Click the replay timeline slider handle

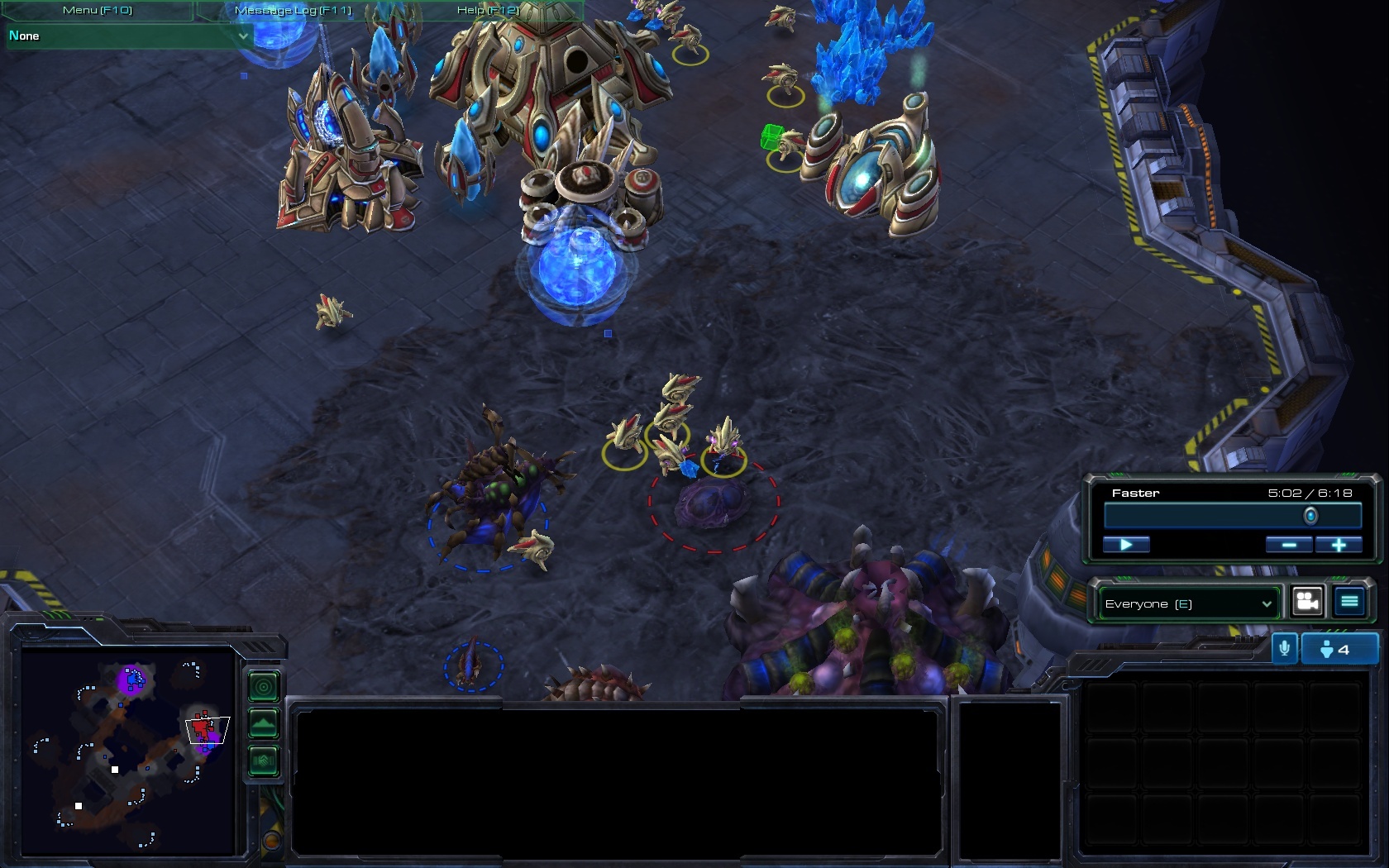1310,517
